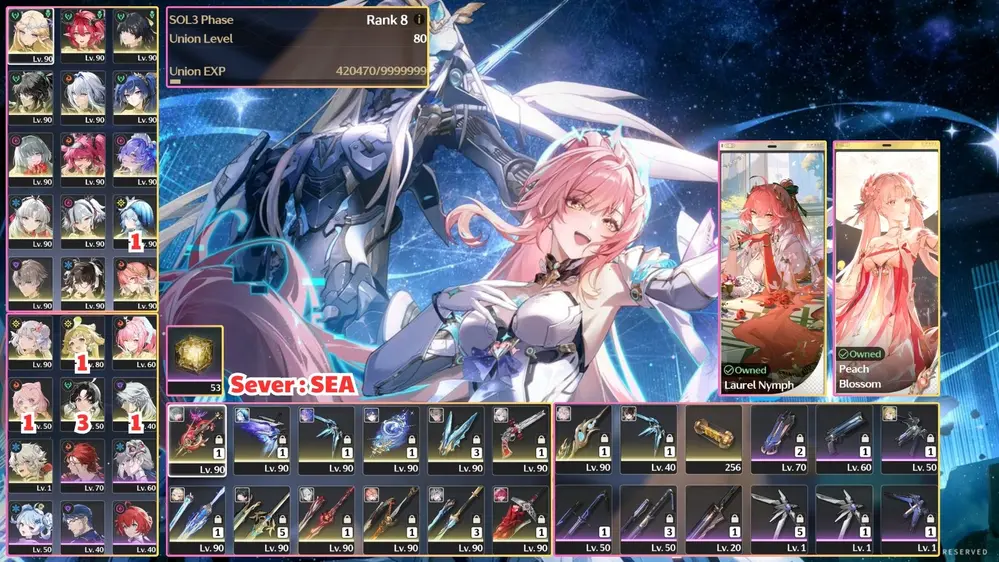Screen dimensions: 999x562
Task: Select the Lv. 1 white-haired character portrait
Action: pyautogui.click(x=29, y=464)
